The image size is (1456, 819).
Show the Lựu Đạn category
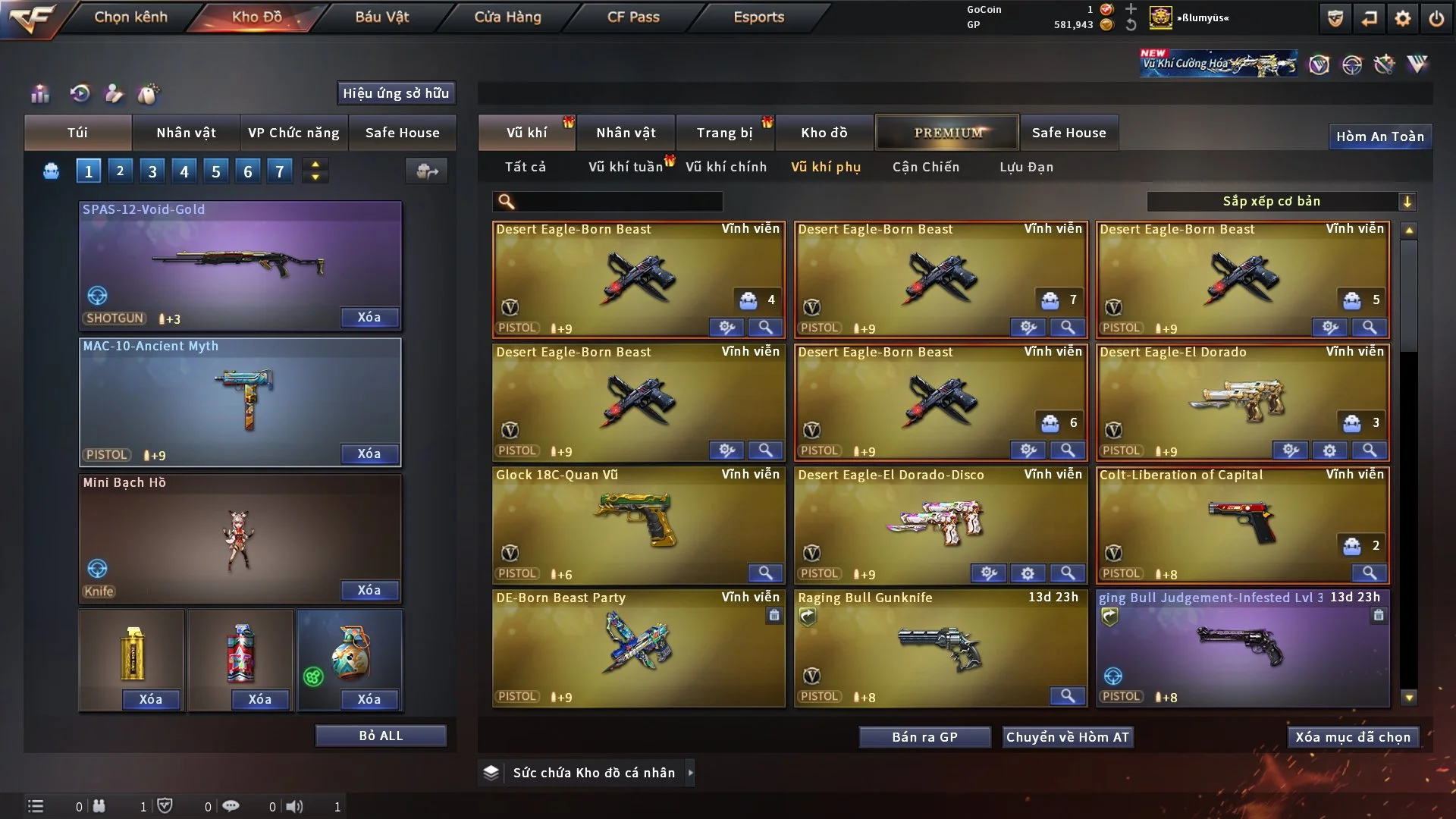pyautogui.click(x=1026, y=167)
